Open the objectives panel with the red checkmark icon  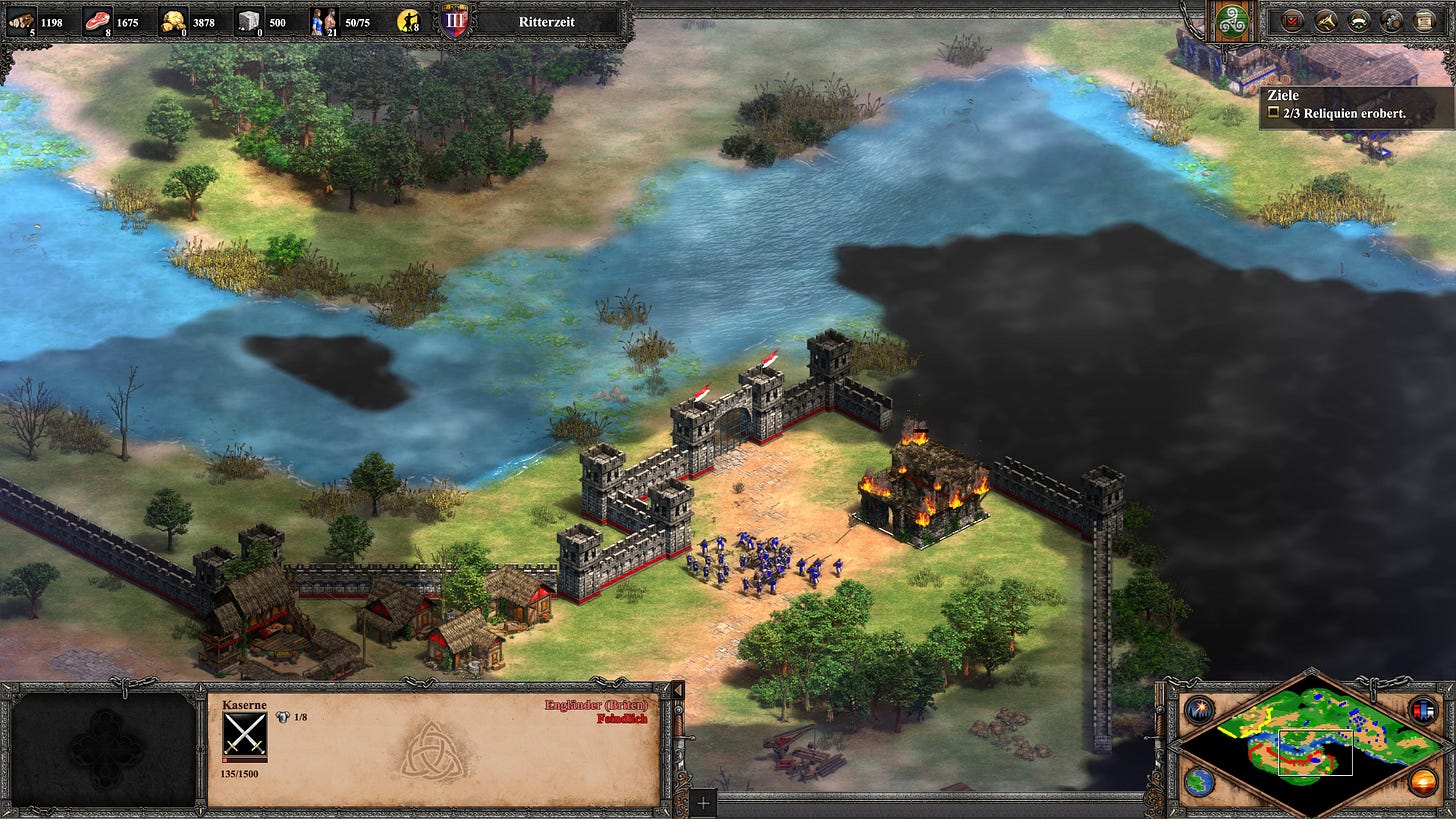(x=1293, y=20)
